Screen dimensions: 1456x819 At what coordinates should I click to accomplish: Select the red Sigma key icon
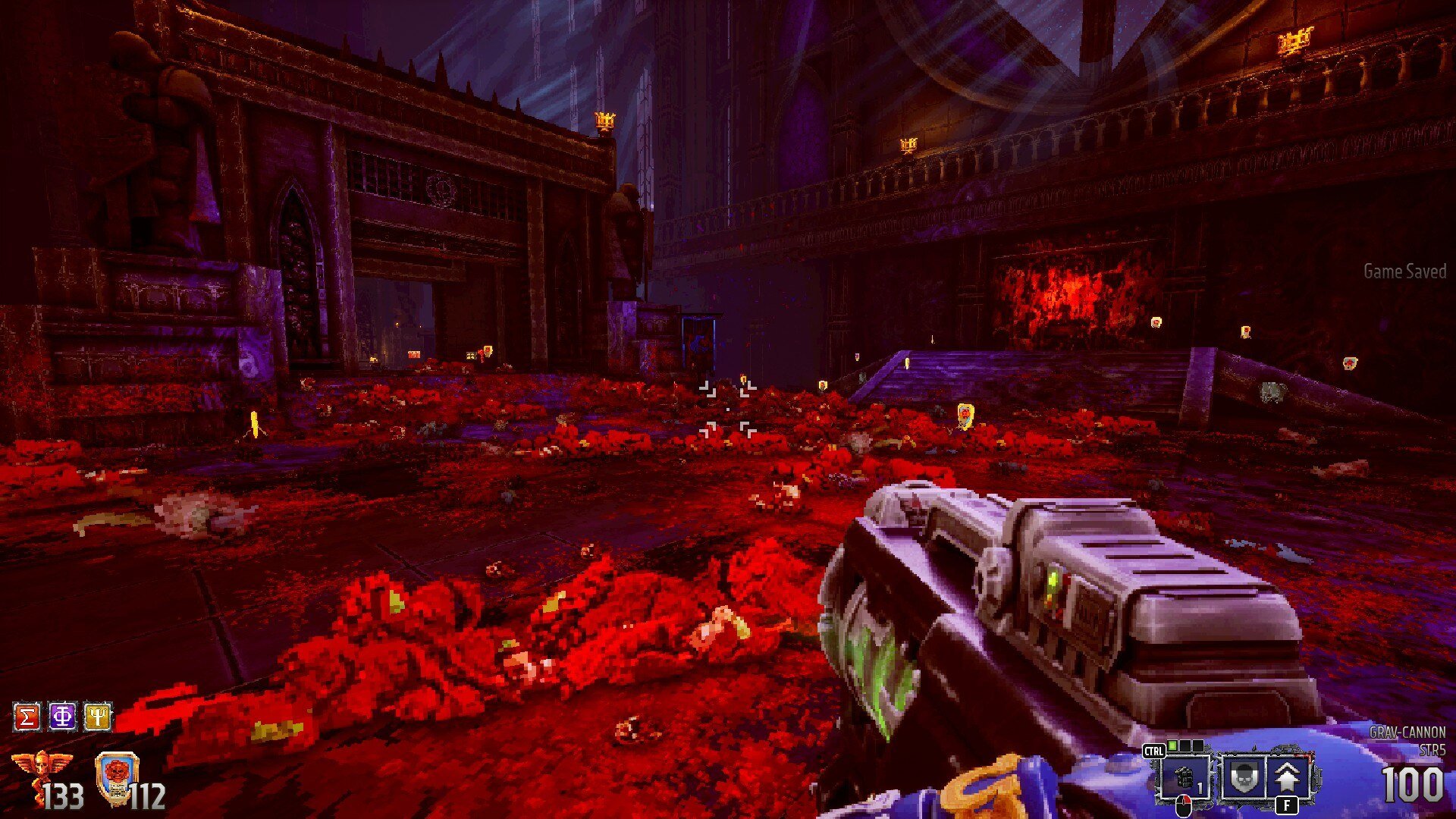click(27, 717)
